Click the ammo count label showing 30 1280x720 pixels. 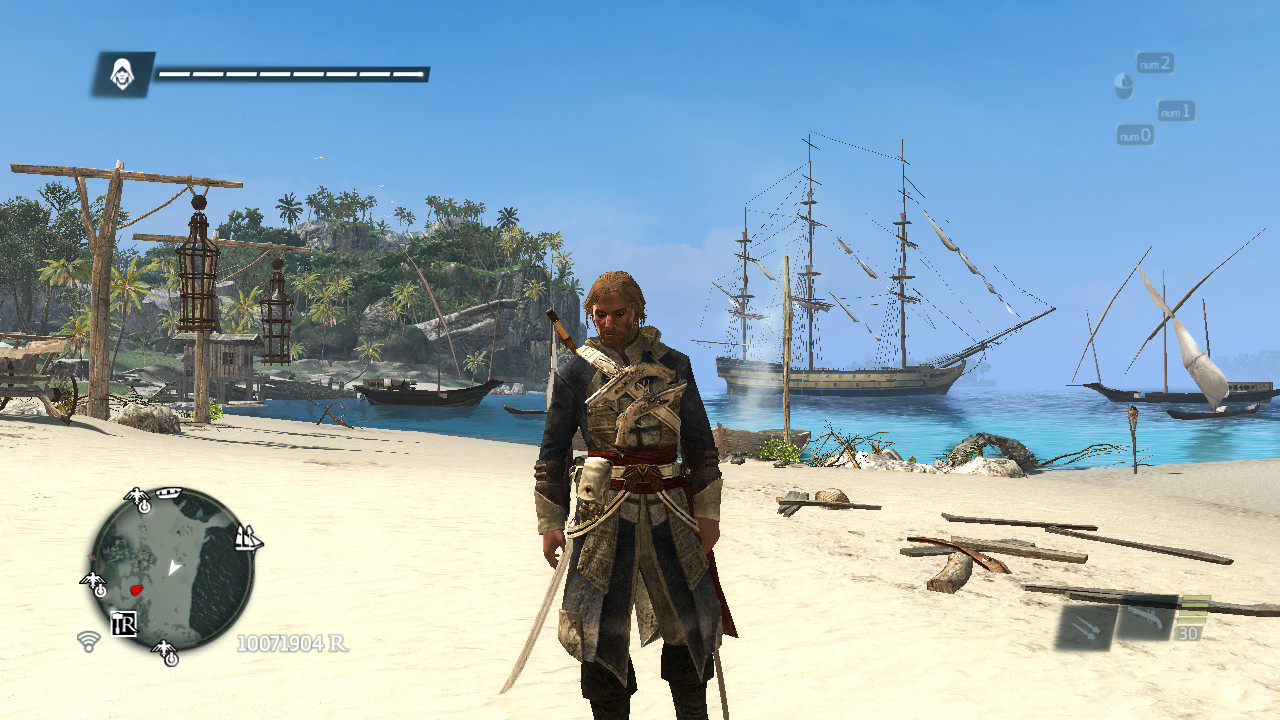(x=1189, y=632)
